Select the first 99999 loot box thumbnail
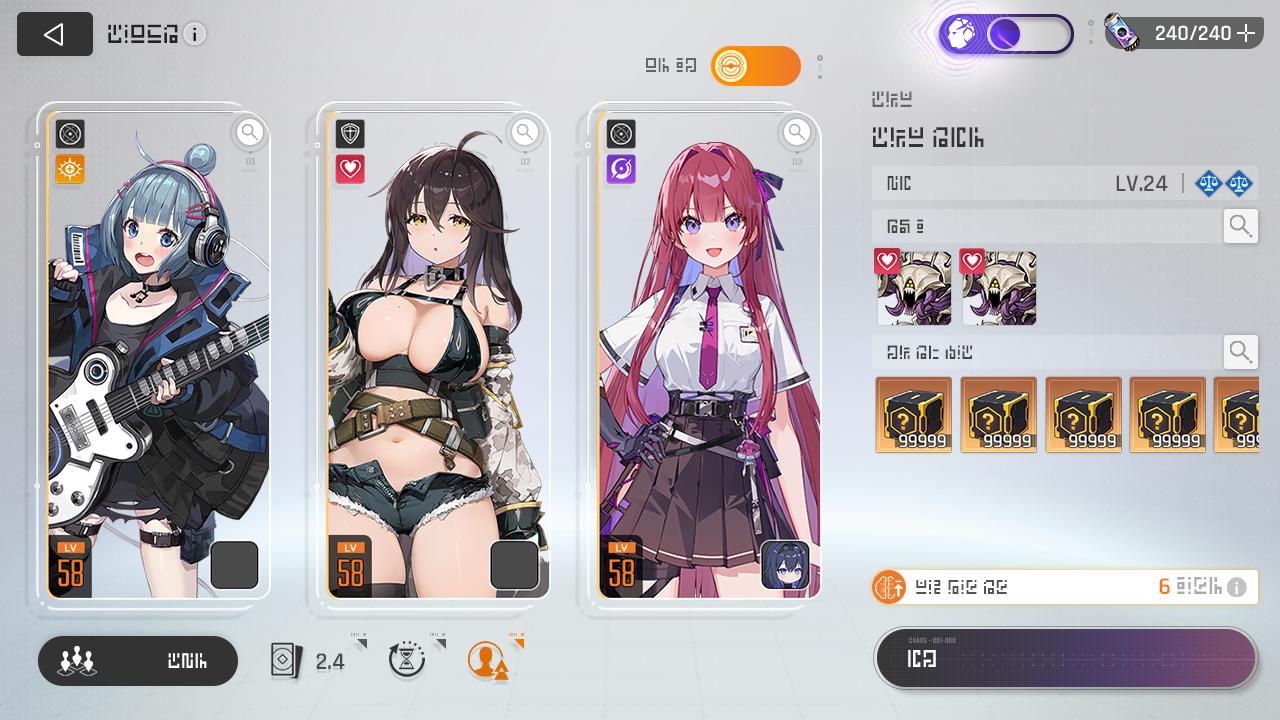Viewport: 1280px width, 720px height. pos(913,414)
